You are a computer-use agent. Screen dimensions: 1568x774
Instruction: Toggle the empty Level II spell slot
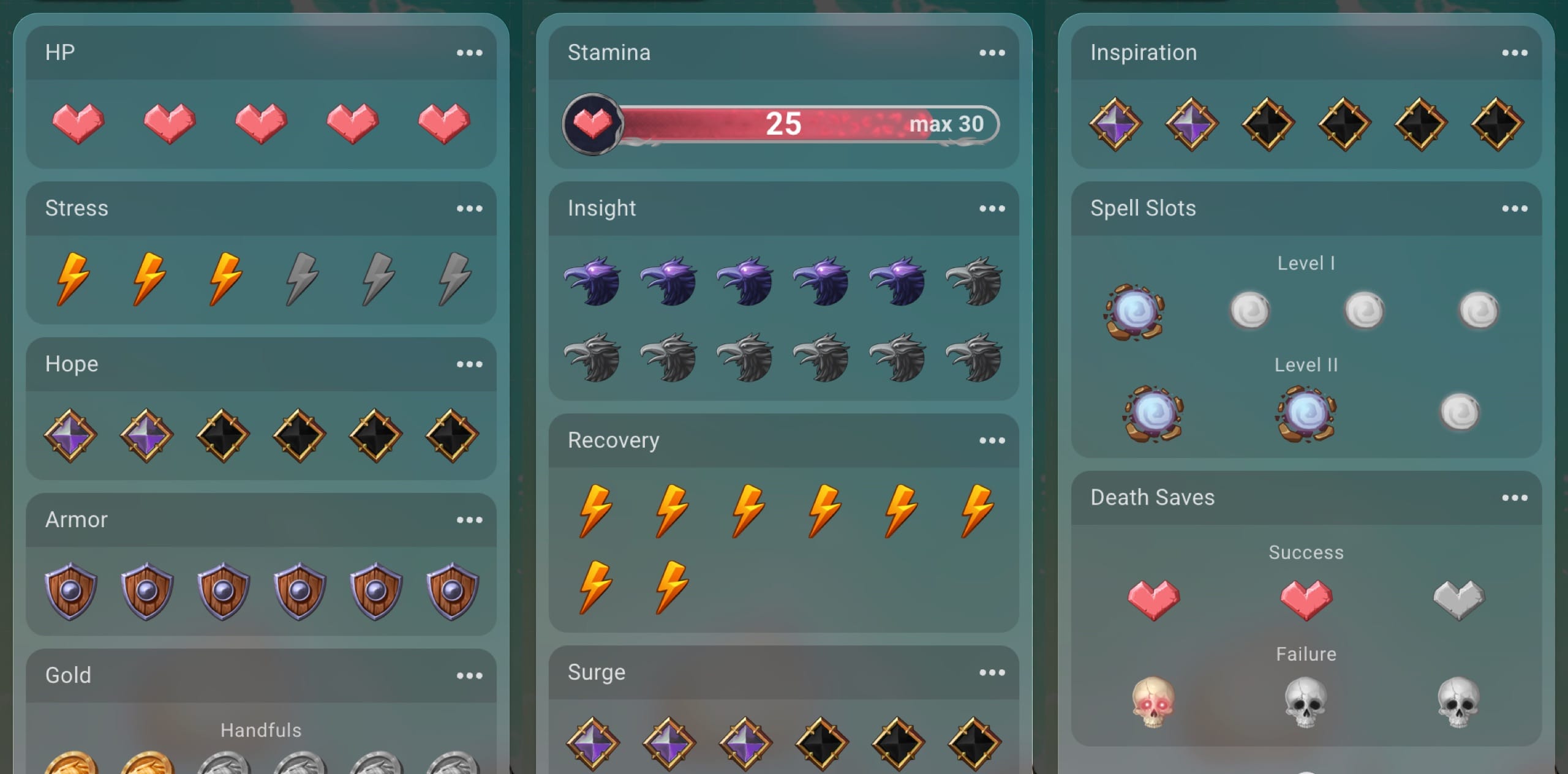coord(1460,412)
